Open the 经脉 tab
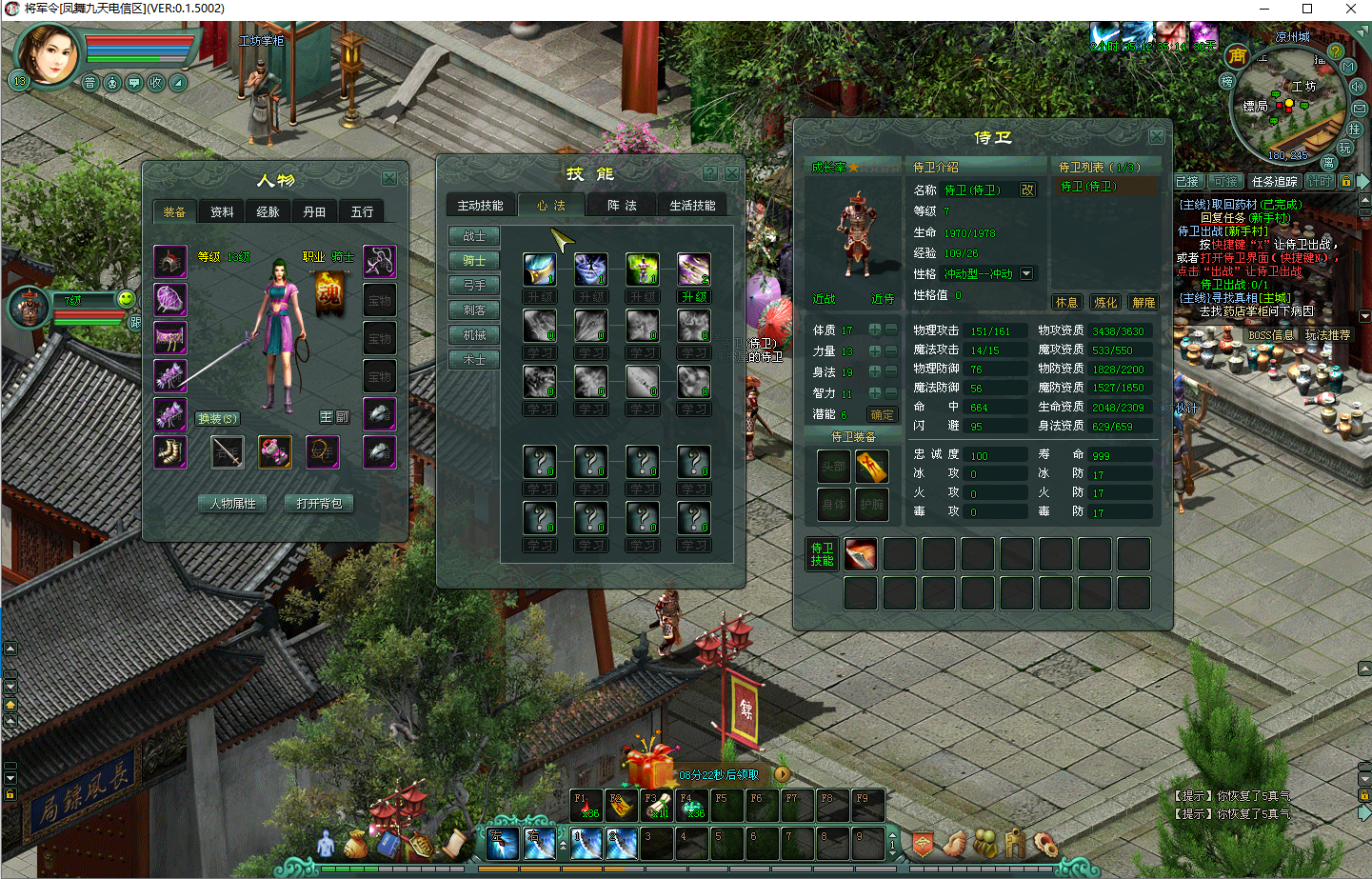This screenshot has height=879, width=1372. click(268, 211)
